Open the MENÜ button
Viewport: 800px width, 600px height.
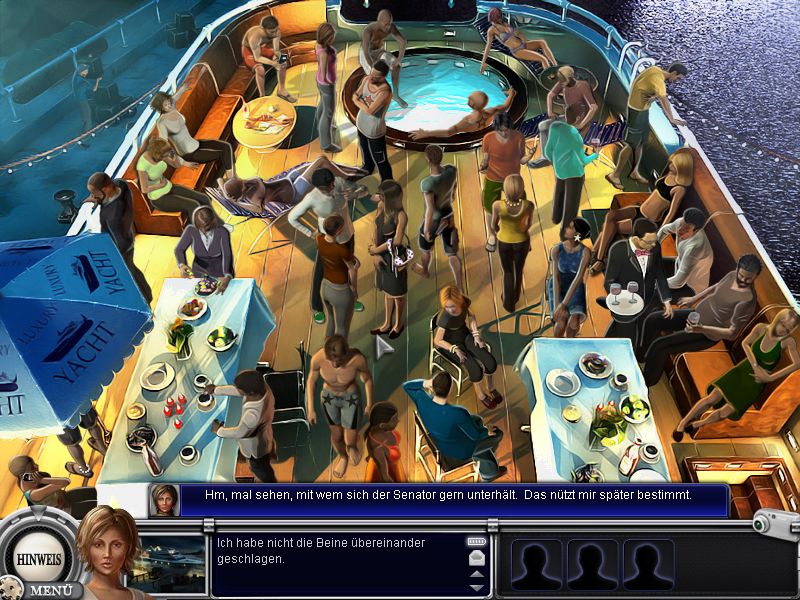48,590
